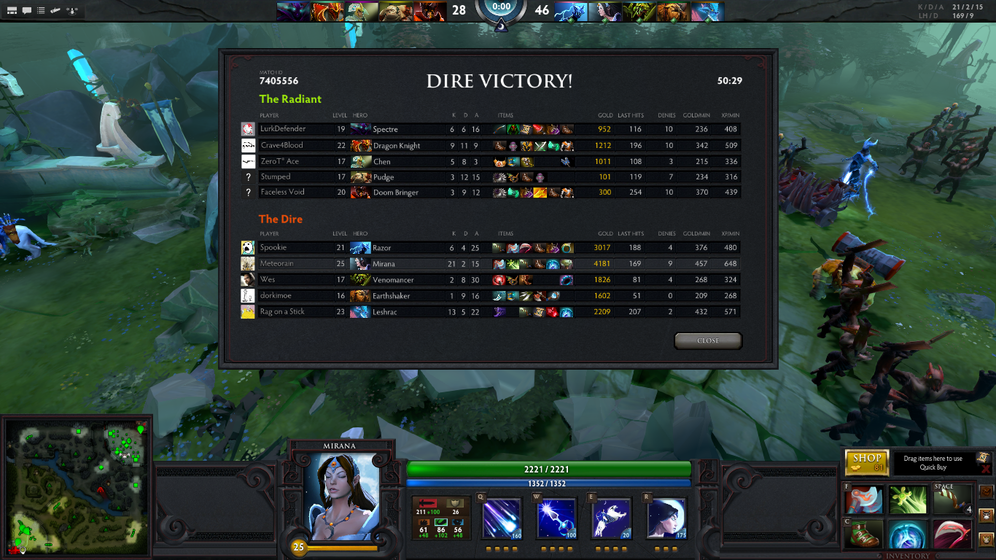Click the minimap
996x560 pixels.
coord(76,486)
